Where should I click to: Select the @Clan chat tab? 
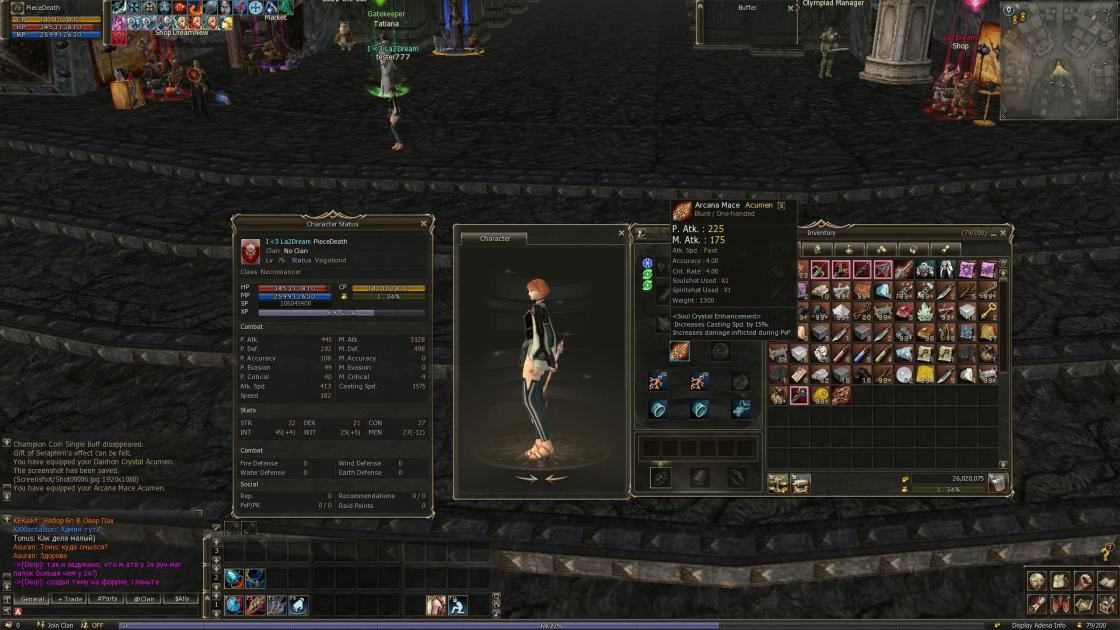pos(144,599)
